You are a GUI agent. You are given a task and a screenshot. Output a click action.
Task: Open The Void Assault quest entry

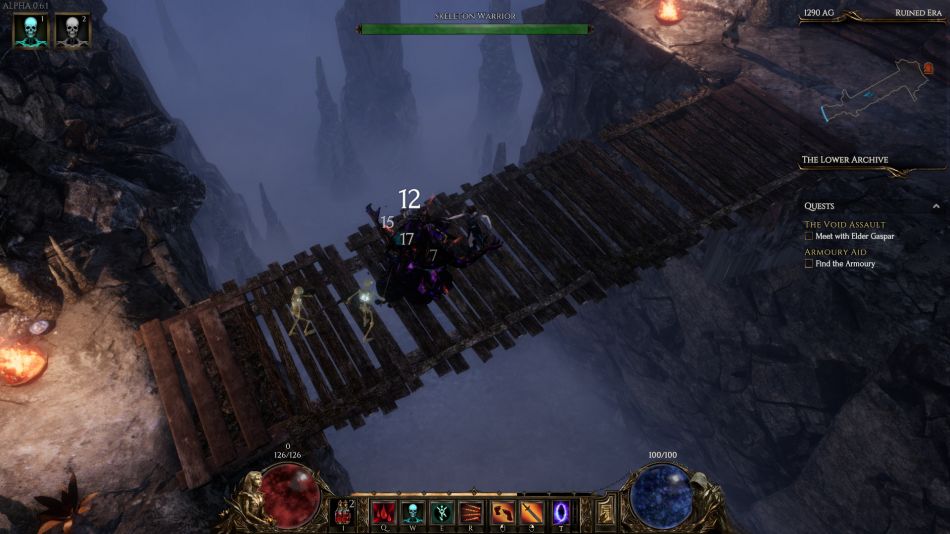(x=844, y=225)
